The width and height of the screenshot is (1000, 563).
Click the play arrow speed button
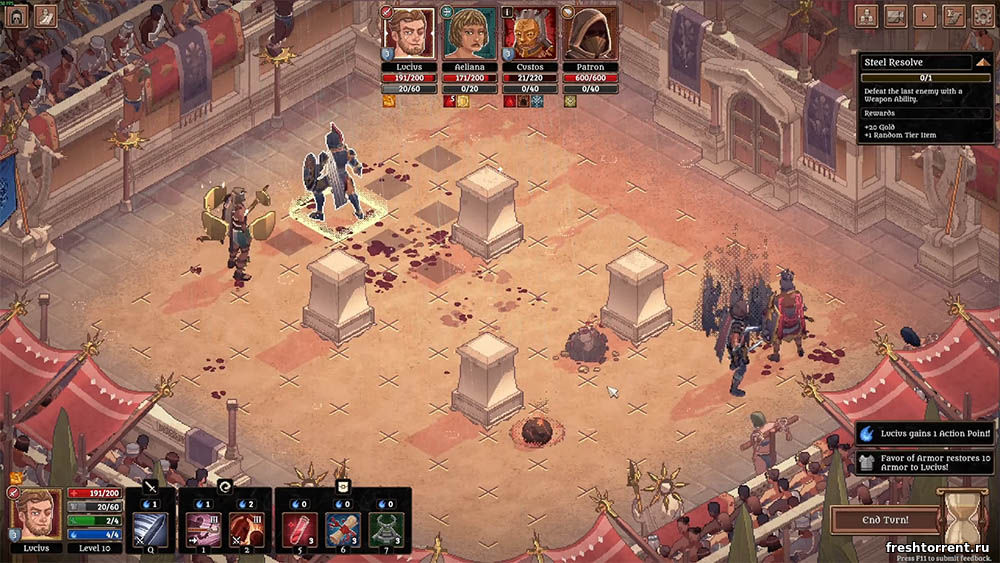click(924, 15)
